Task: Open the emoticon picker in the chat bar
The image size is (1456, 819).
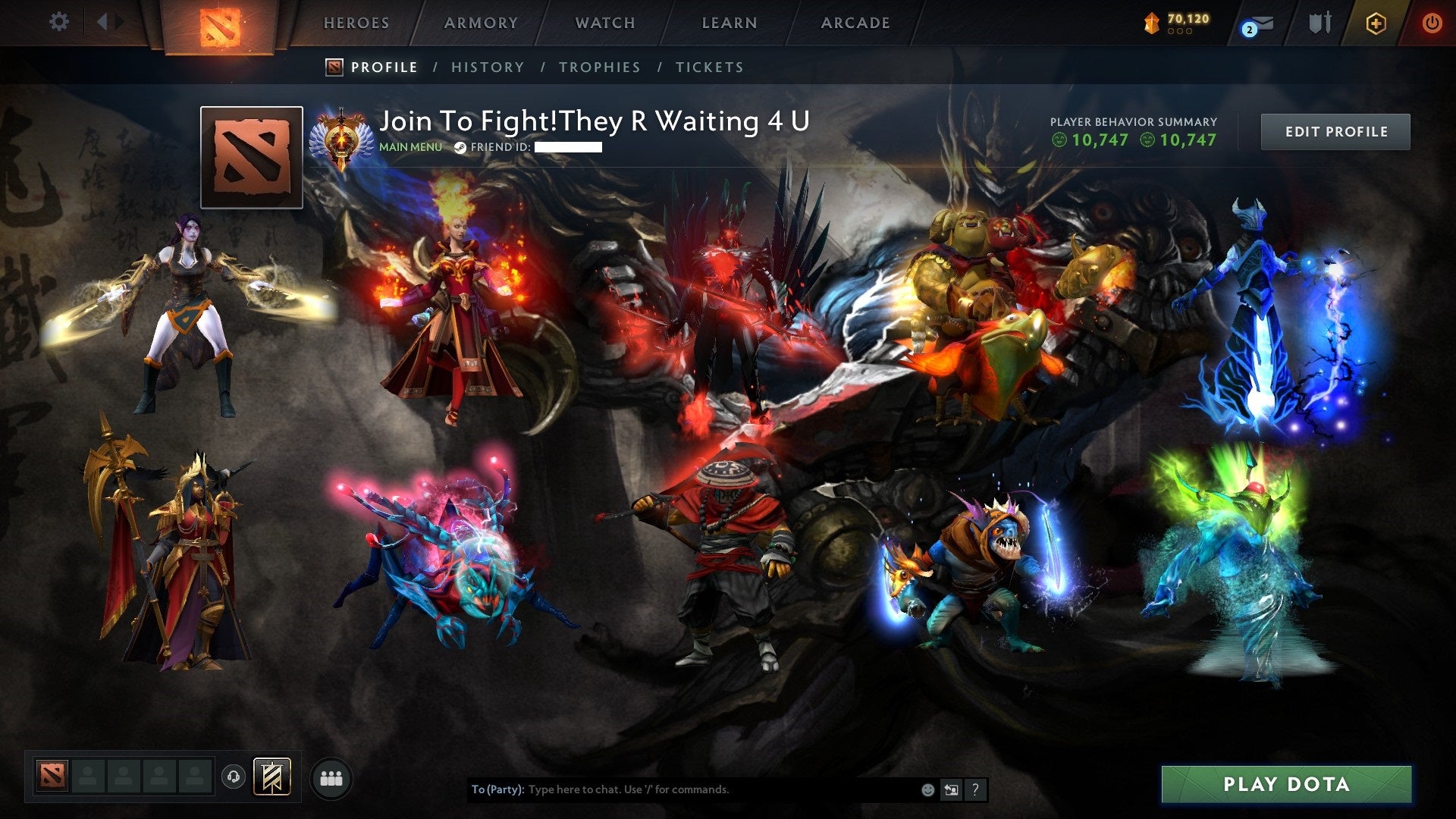Action: click(927, 789)
